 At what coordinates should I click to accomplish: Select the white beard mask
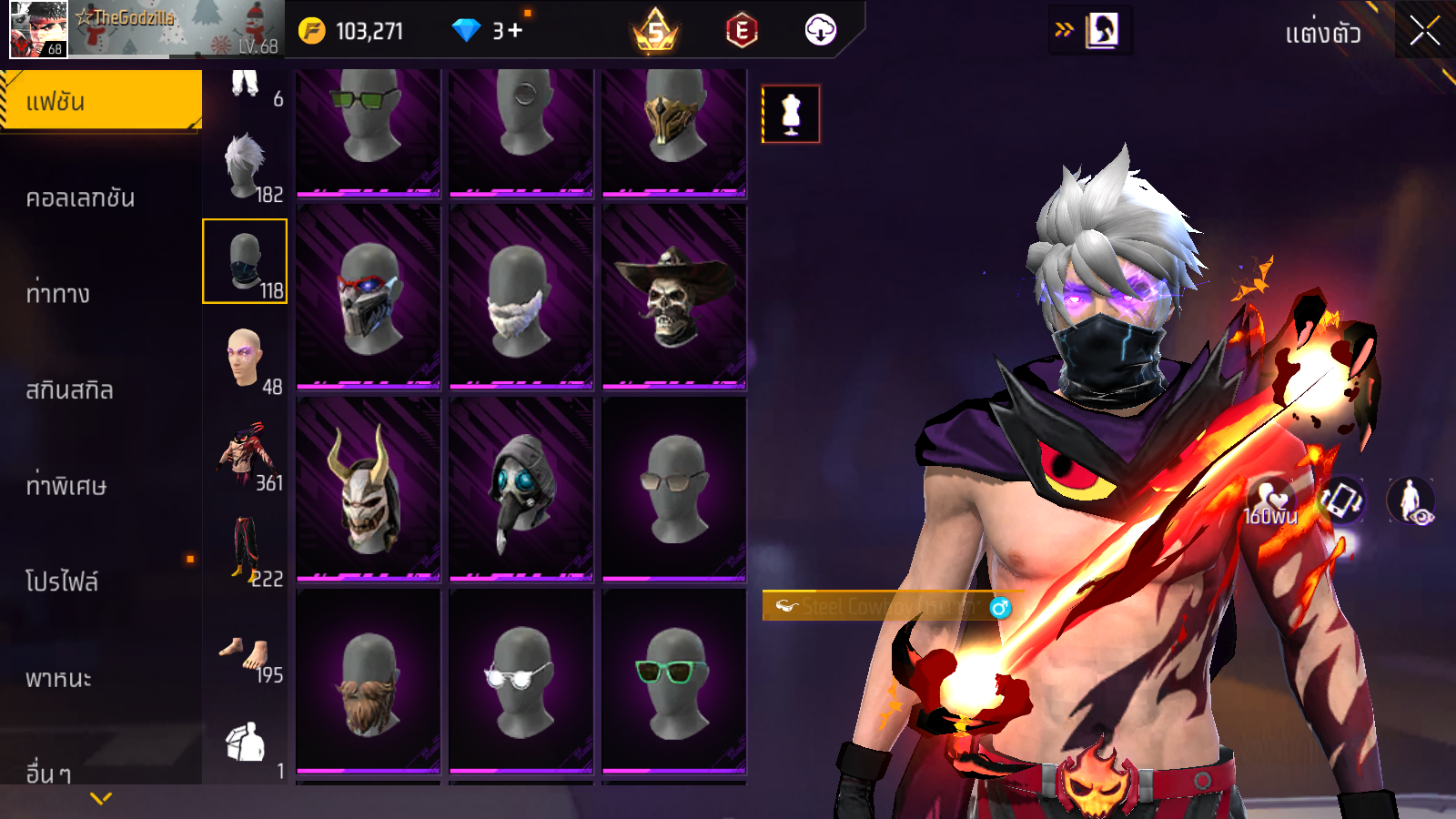point(521,296)
